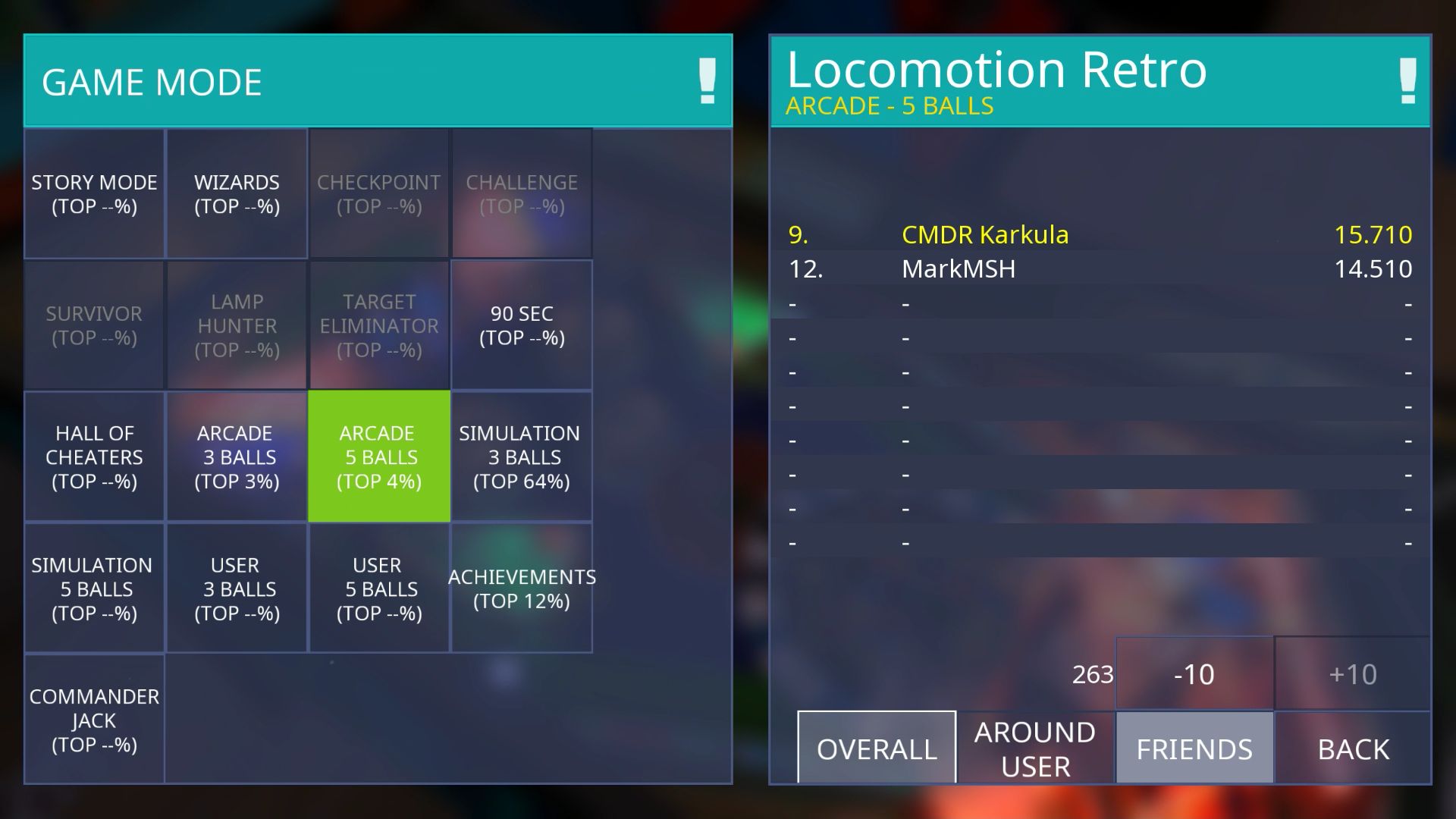The height and width of the screenshot is (819, 1456).
Task: Open the 90 Sec mode tile
Action: point(522,325)
